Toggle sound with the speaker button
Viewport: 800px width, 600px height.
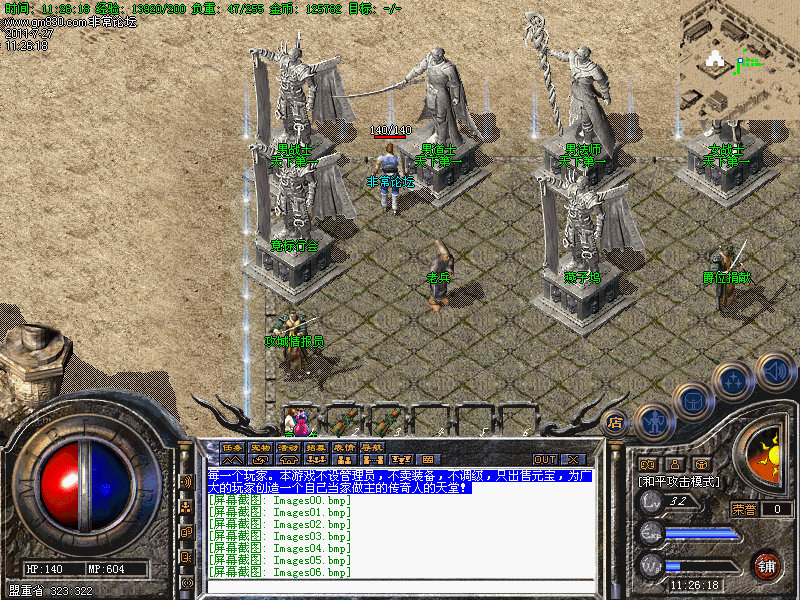pyautogui.click(x=775, y=370)
